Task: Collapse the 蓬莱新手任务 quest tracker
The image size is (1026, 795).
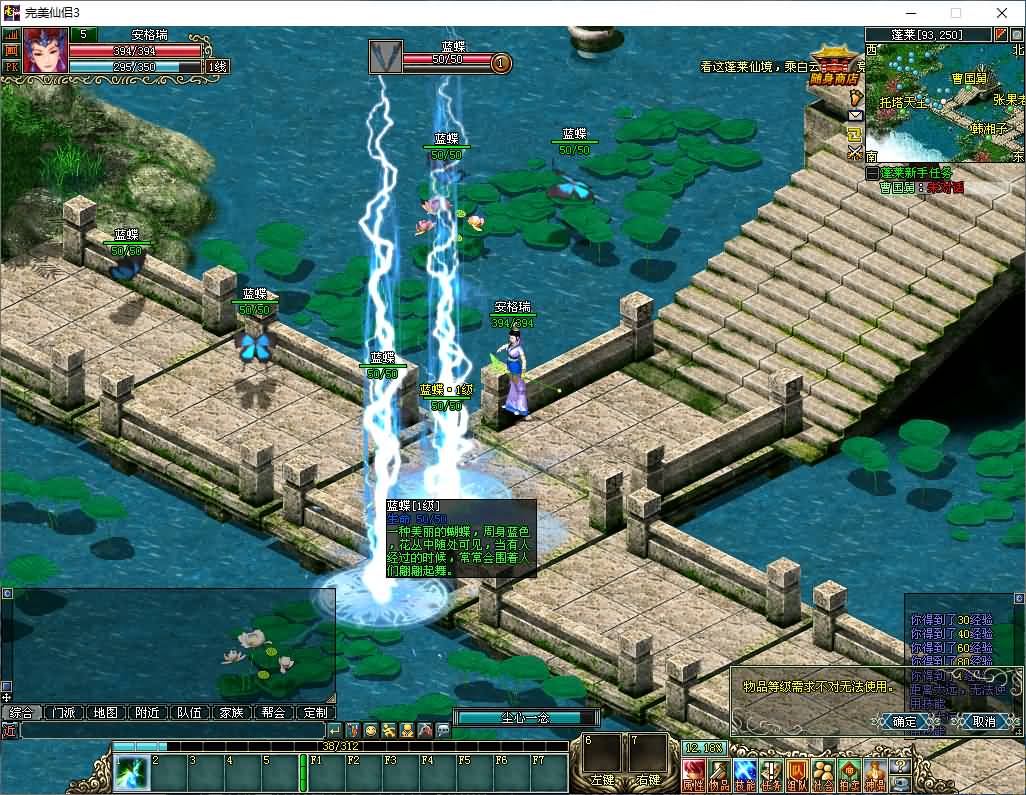Action: tap(872, 173)
